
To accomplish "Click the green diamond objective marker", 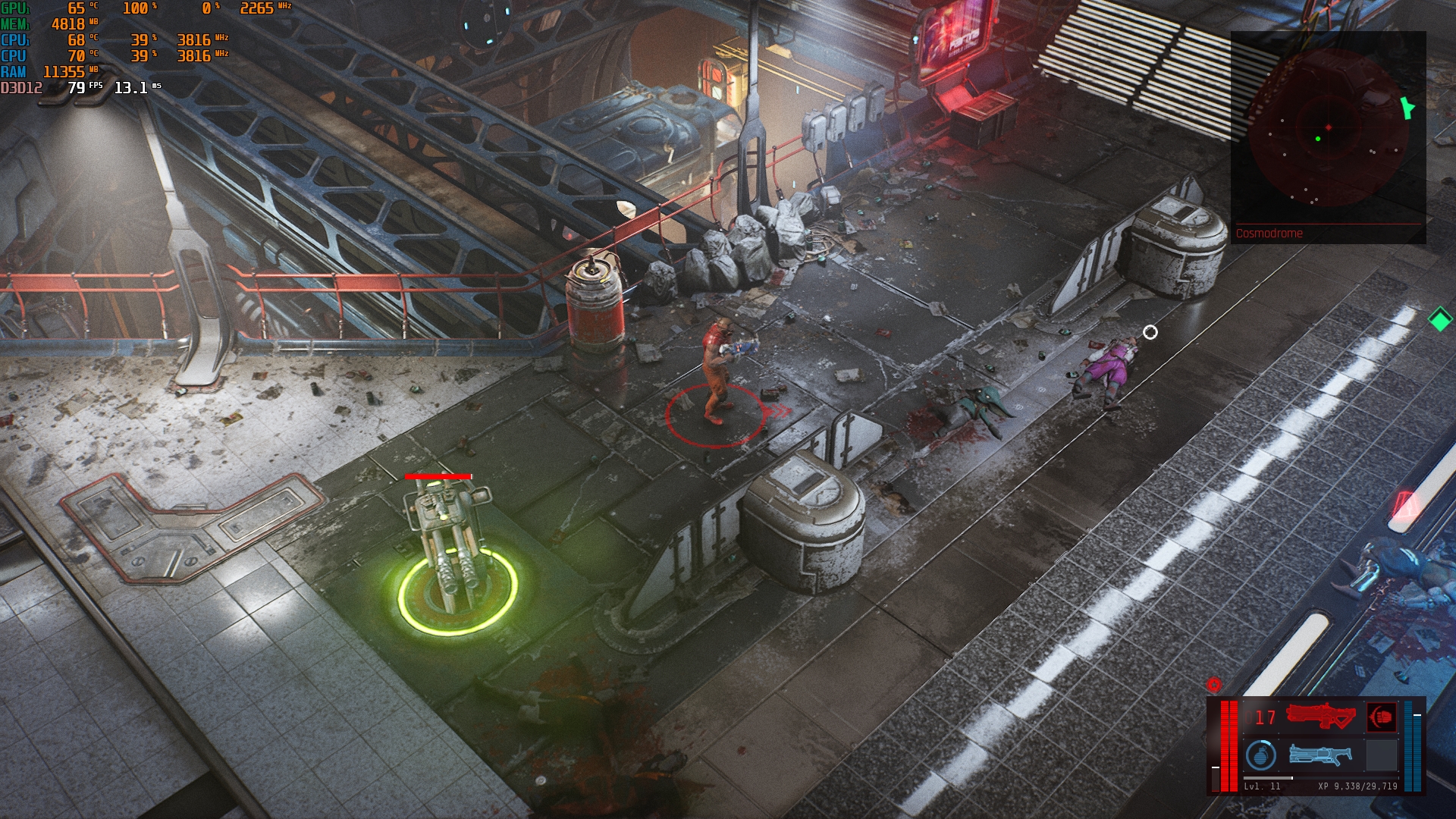I will 1439,319.
